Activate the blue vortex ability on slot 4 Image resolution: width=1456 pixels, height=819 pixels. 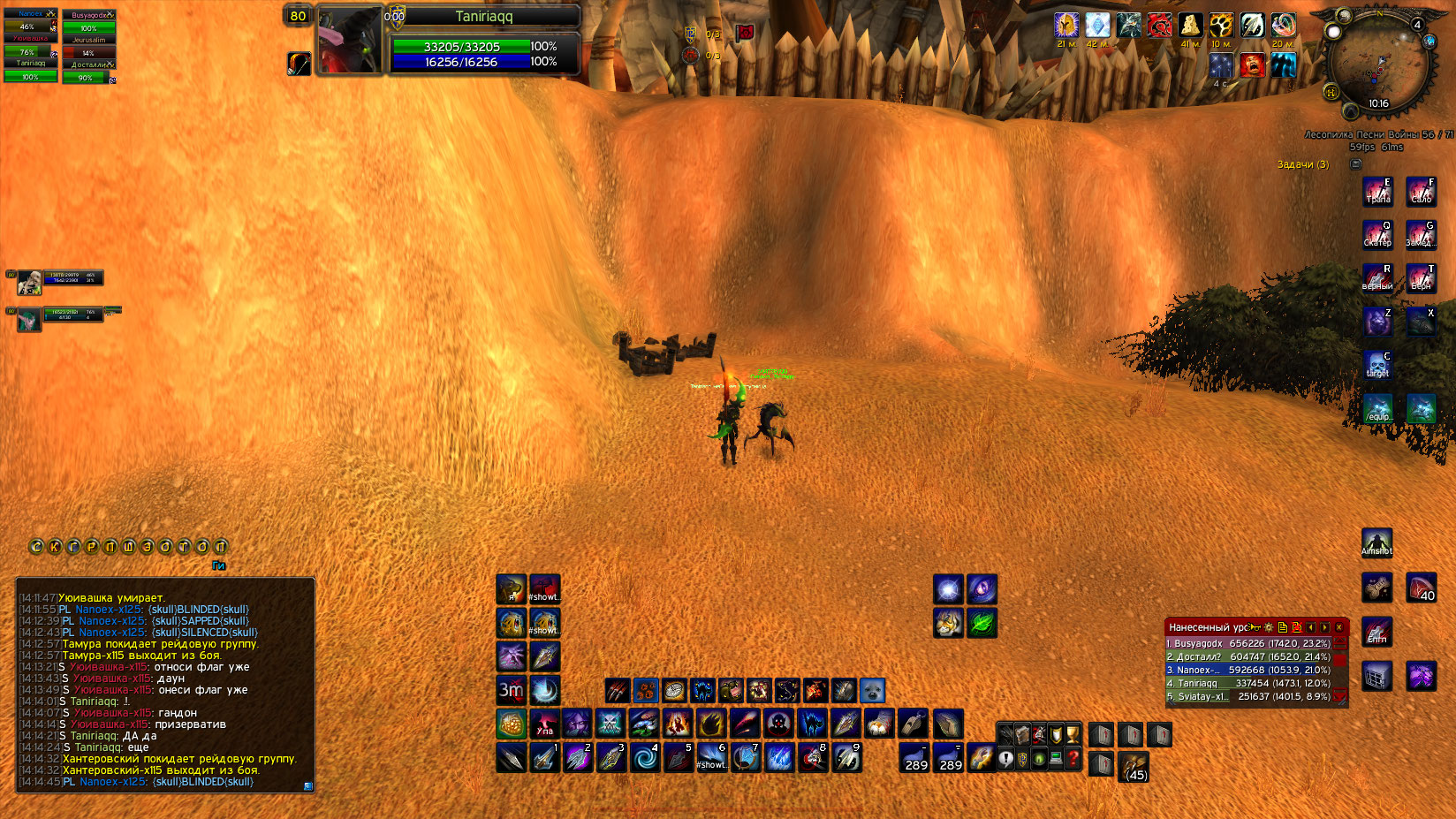pyautogui.click(x=644, y=757)
